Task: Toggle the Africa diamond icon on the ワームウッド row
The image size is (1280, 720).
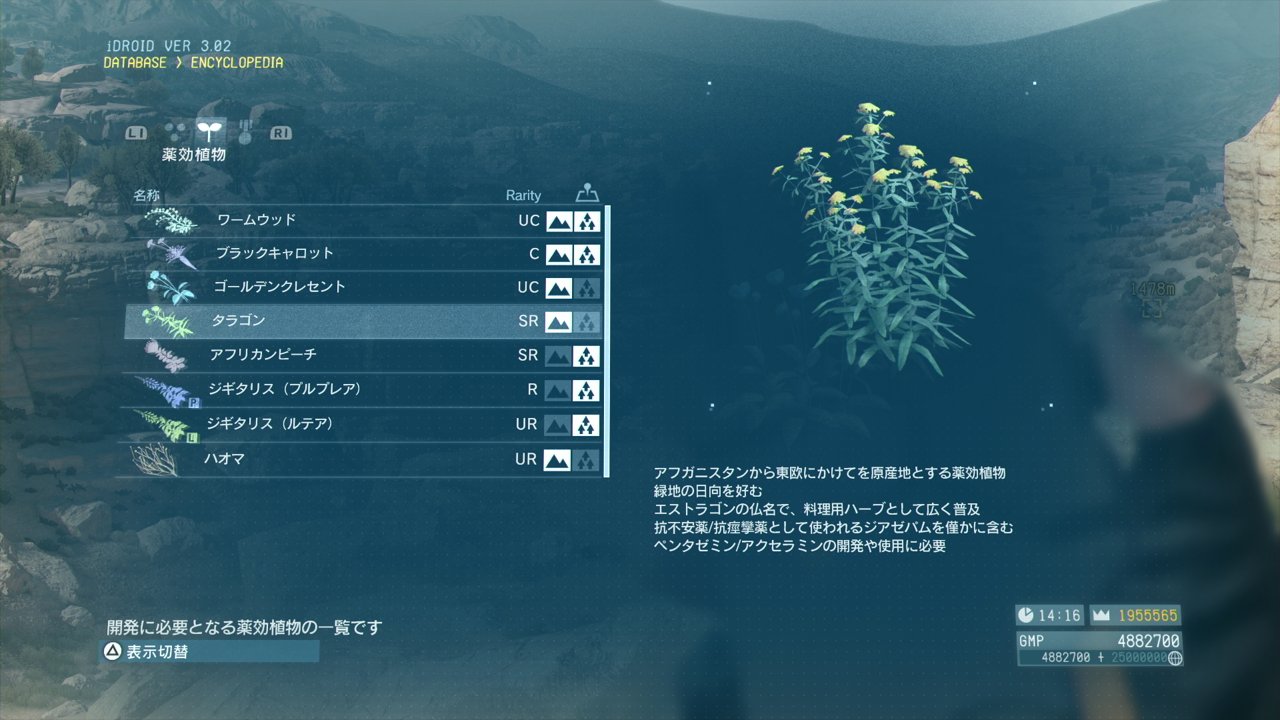Action: coord(587,221)
